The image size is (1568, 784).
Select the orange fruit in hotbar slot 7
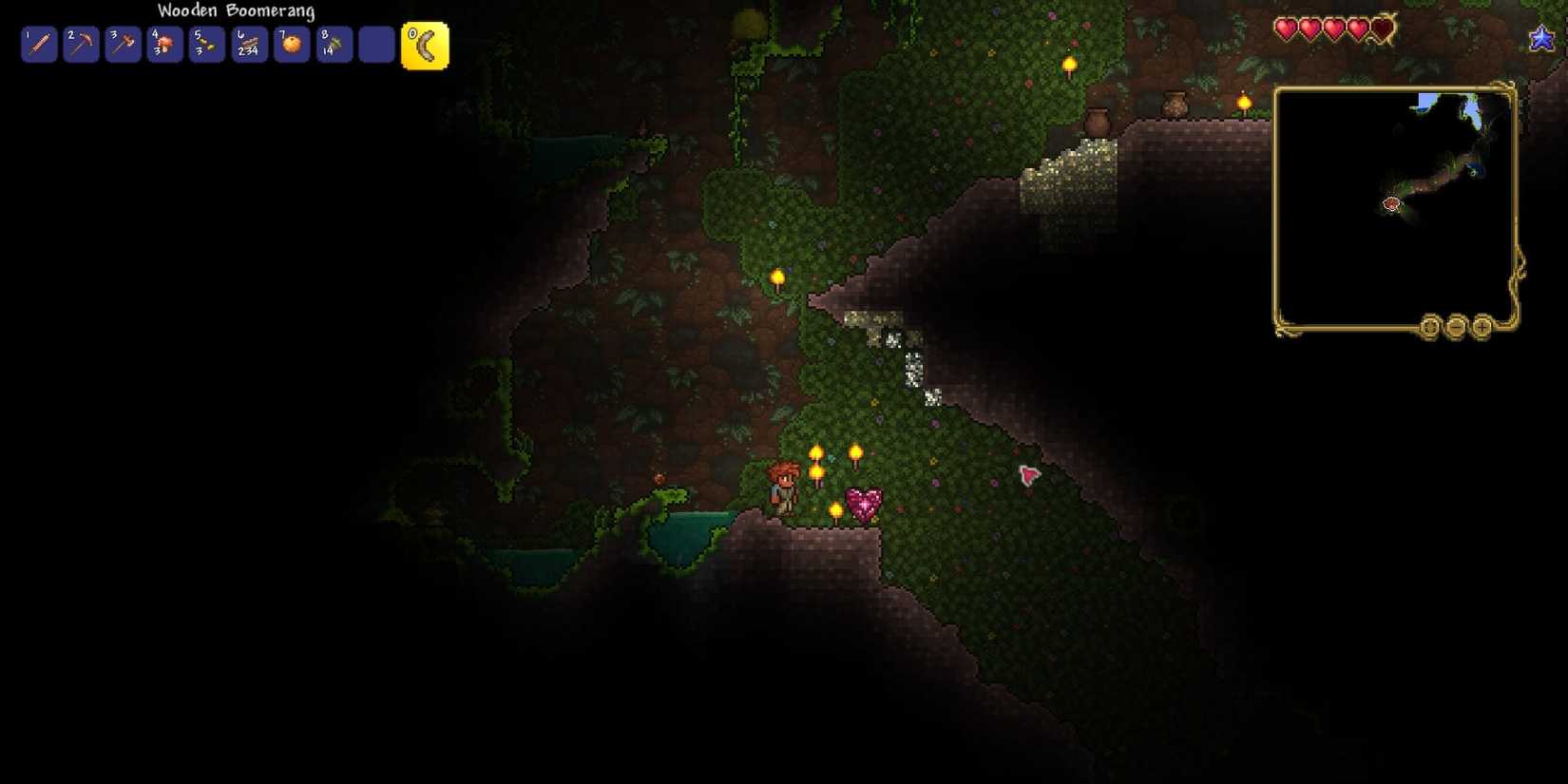point(289,45)
